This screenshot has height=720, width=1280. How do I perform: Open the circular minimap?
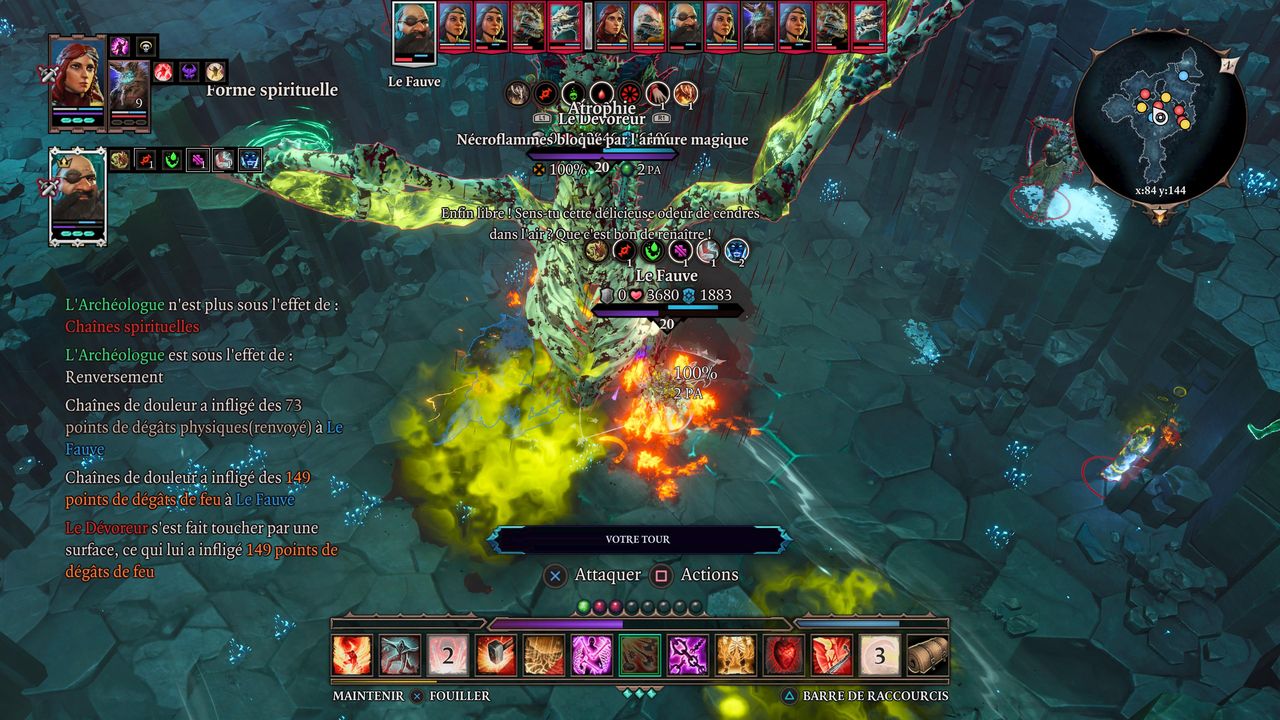pyautogui.click(x=1160, y=117)
